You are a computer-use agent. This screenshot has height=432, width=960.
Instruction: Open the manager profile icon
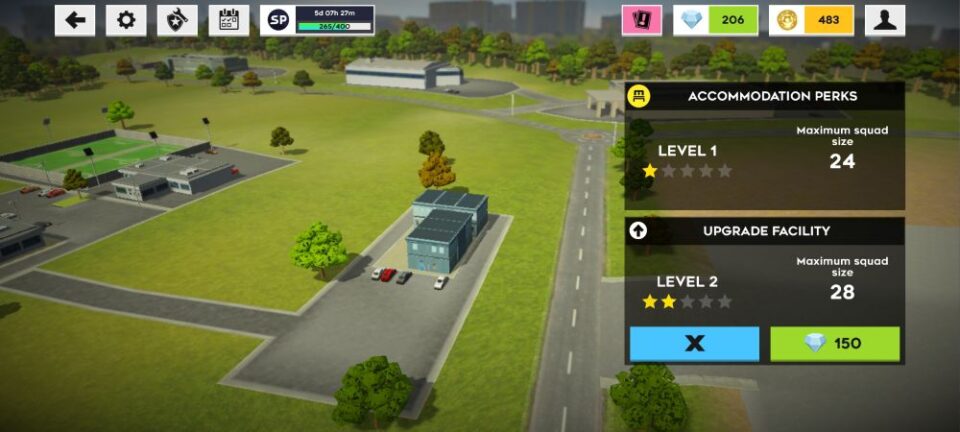[885, 20]
